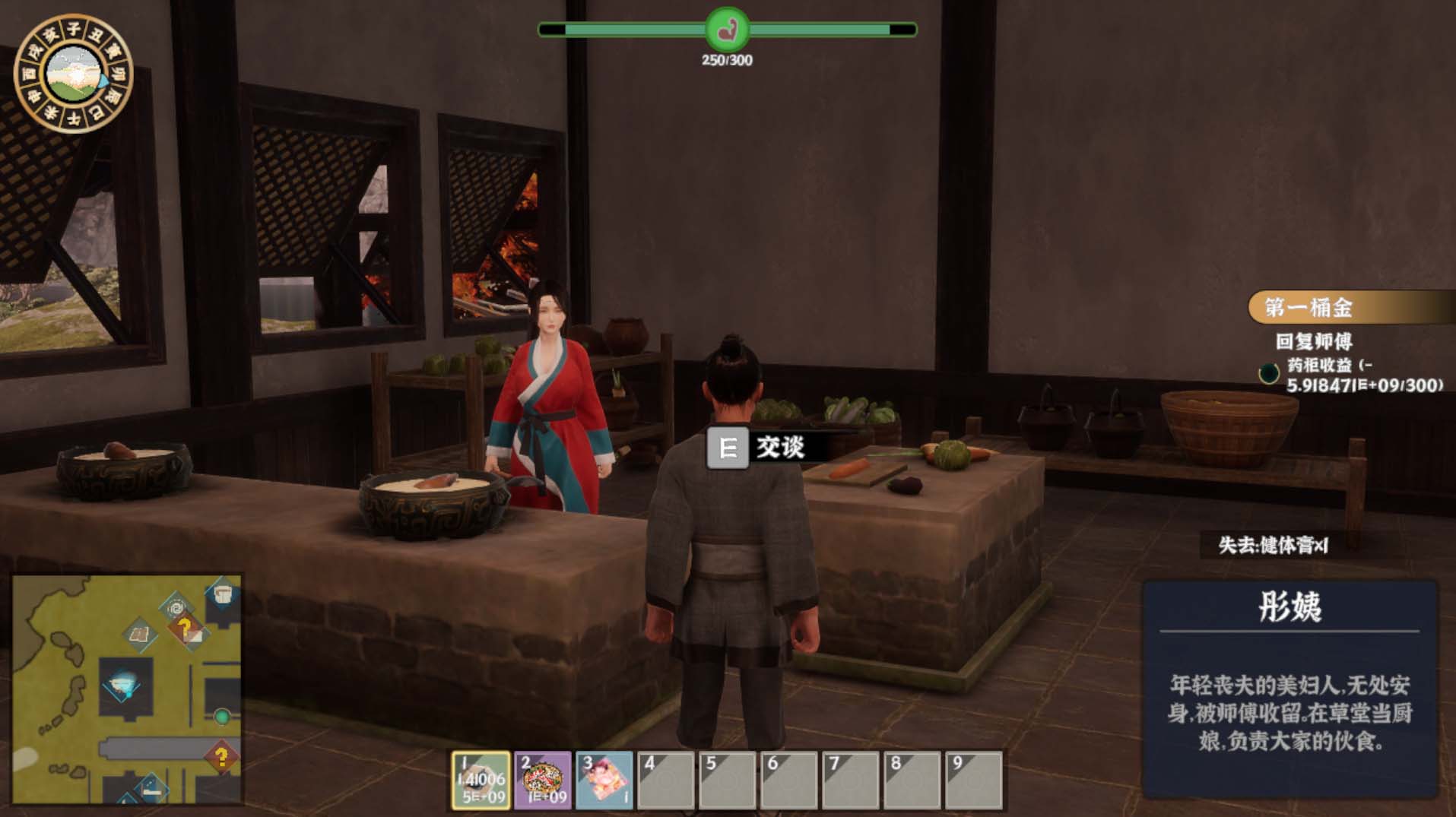The height and width of the screenshot is (817, 1456).
Task: Open the minimap
Action: 127,689
